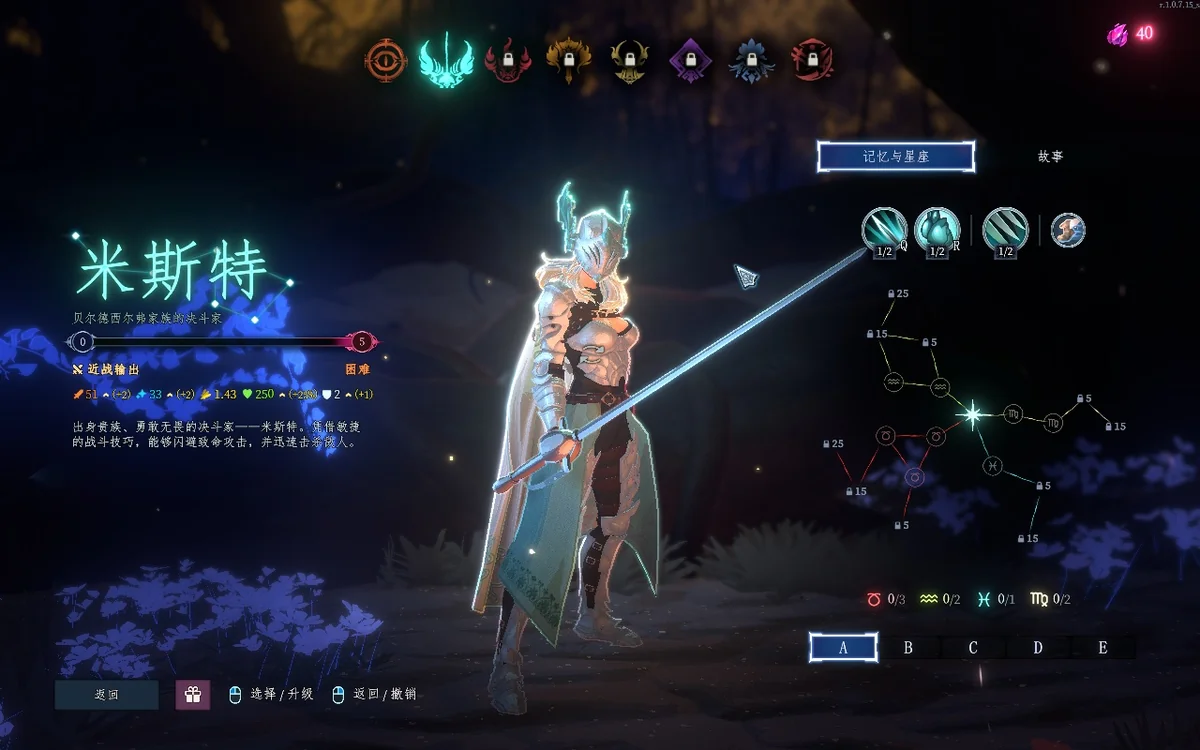
Task: Switch to the 故事 story tab
Action: [x=1050, y=156]
